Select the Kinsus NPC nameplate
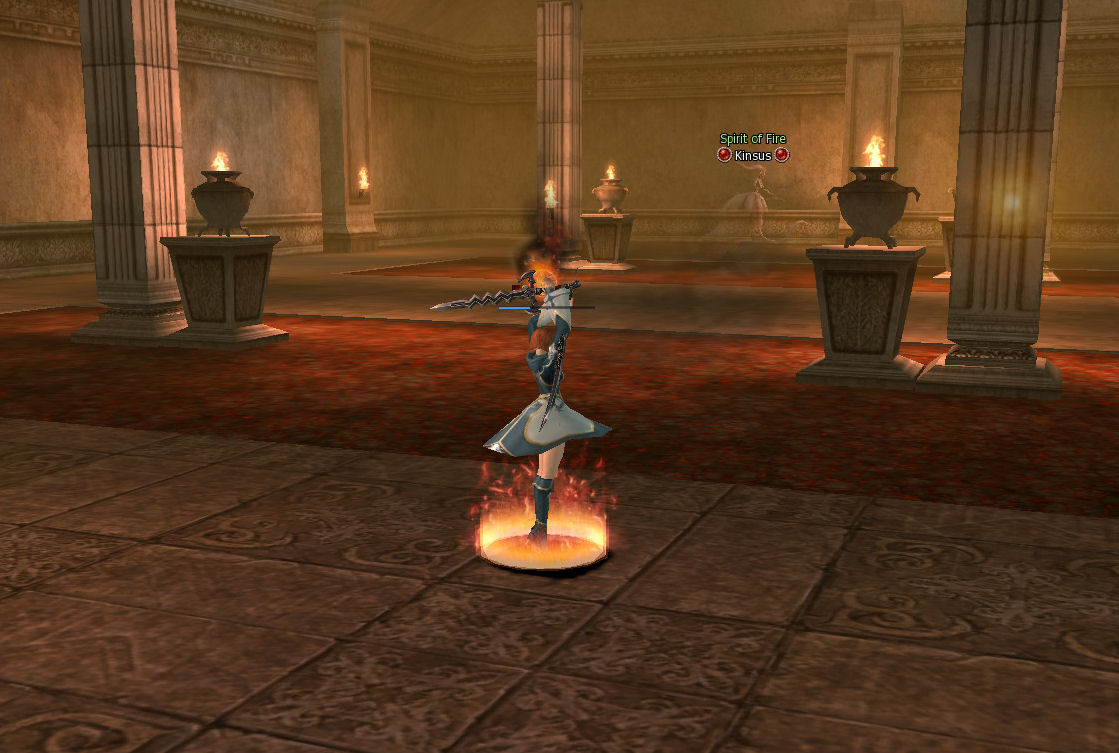The height and width of the screenshot is (753, 1119). 753,155
